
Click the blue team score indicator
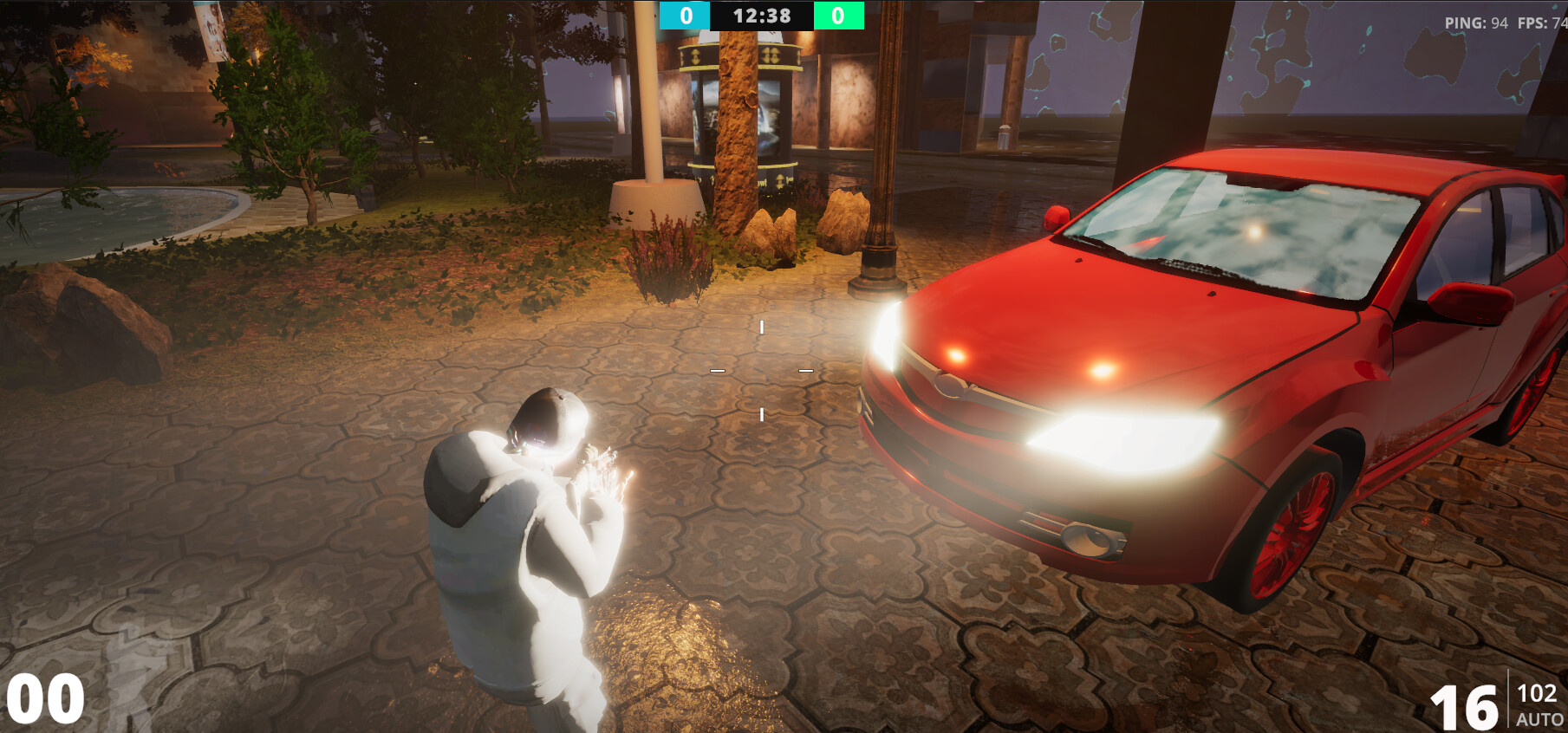click(x=687, y=15)
